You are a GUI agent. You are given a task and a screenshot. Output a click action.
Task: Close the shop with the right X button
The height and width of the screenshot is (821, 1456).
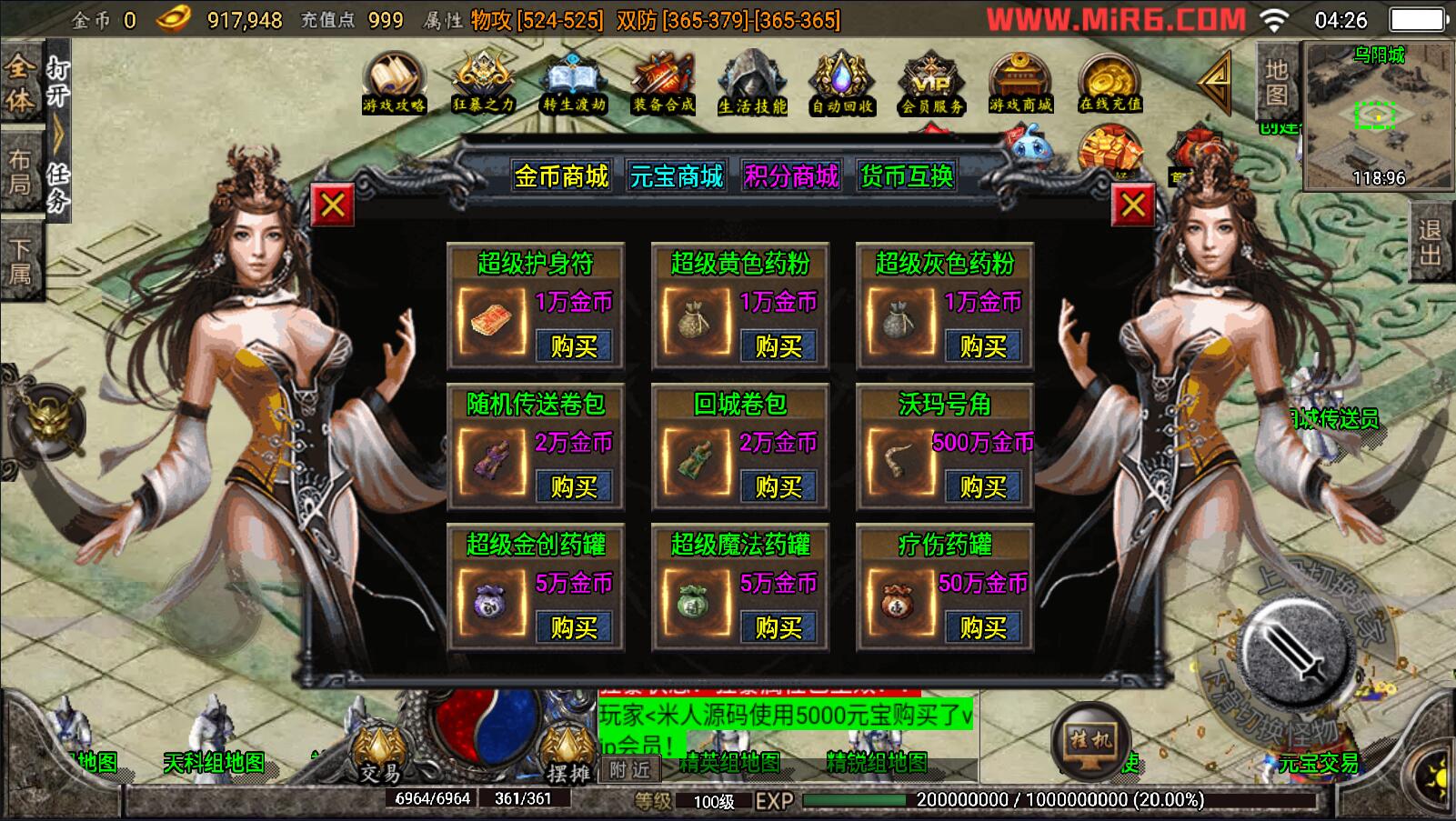point(1133,205)
